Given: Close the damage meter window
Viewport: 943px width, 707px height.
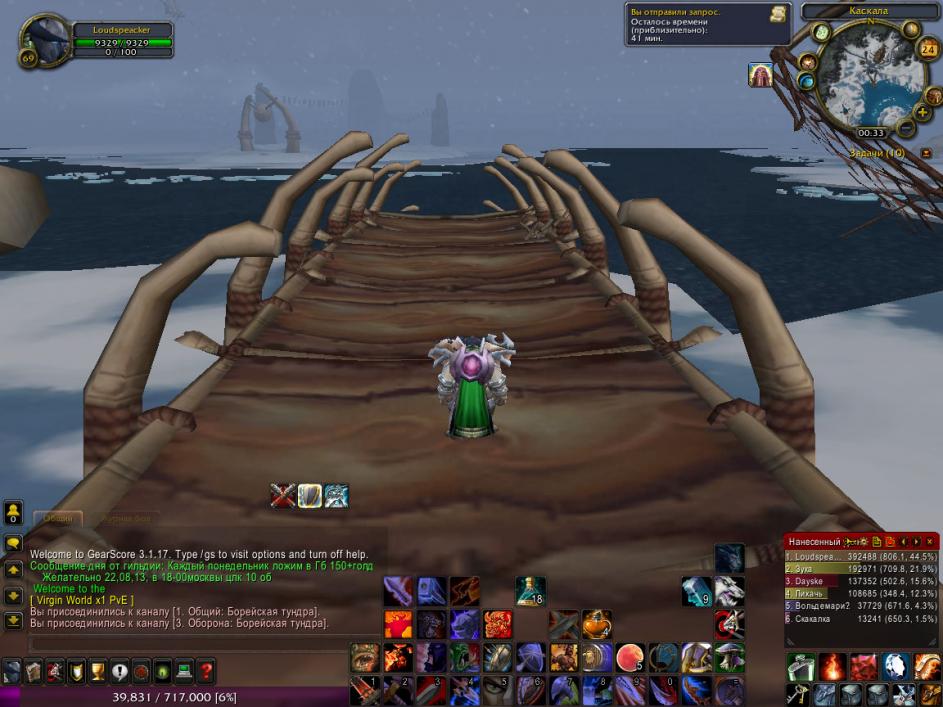Looking at the screenshot, I should 930,541.
